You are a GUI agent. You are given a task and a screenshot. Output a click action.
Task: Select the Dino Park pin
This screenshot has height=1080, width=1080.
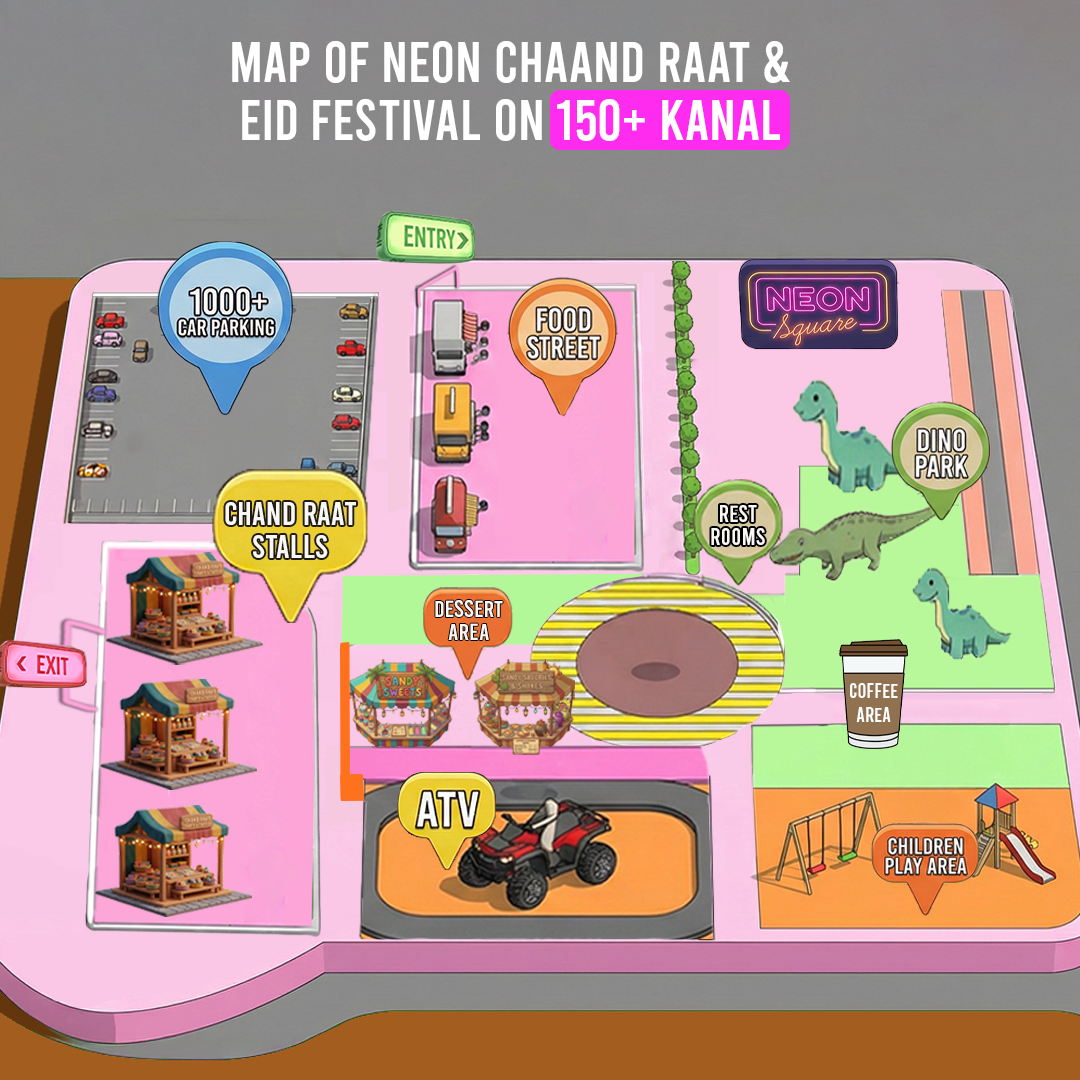click(x=941, y=453)
